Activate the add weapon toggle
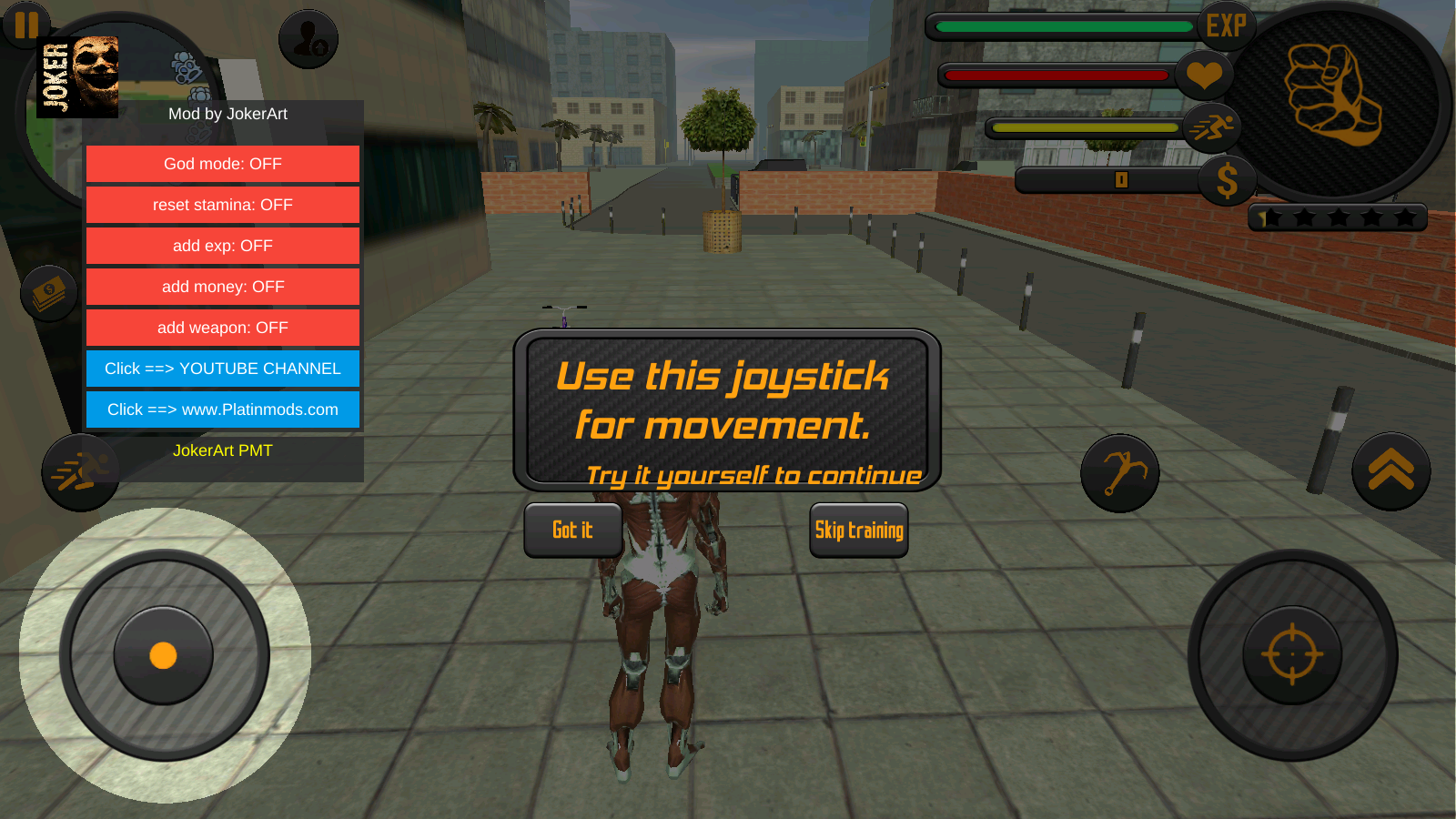The image size is (1456, 819). 223,328
